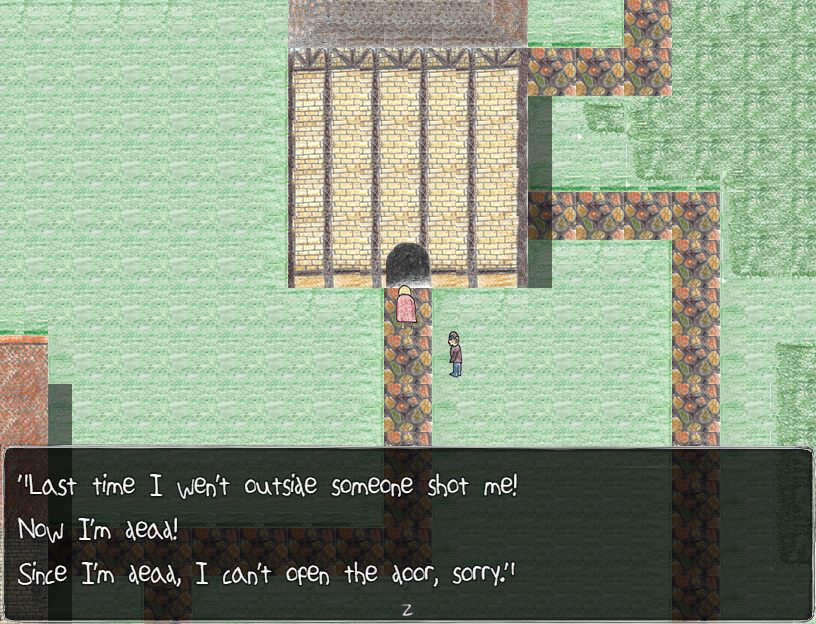Click the dialogue message box to continue
816x624 pixels.
point(408,534)
